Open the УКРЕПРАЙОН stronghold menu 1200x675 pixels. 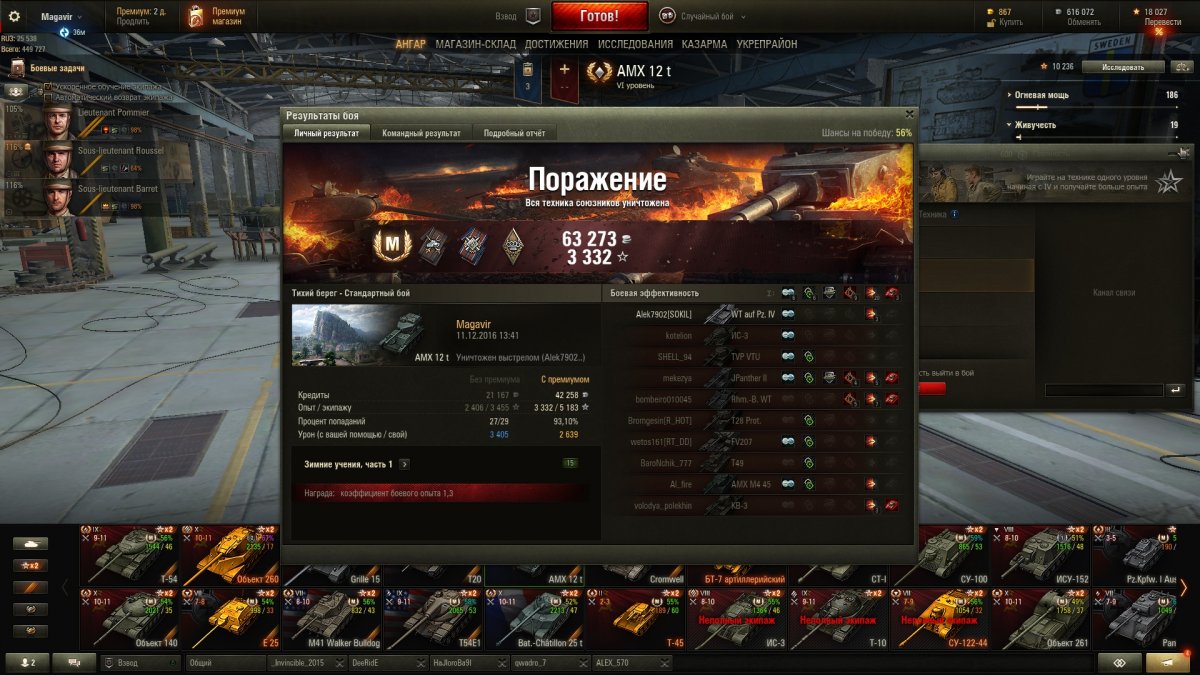(767, 44)
